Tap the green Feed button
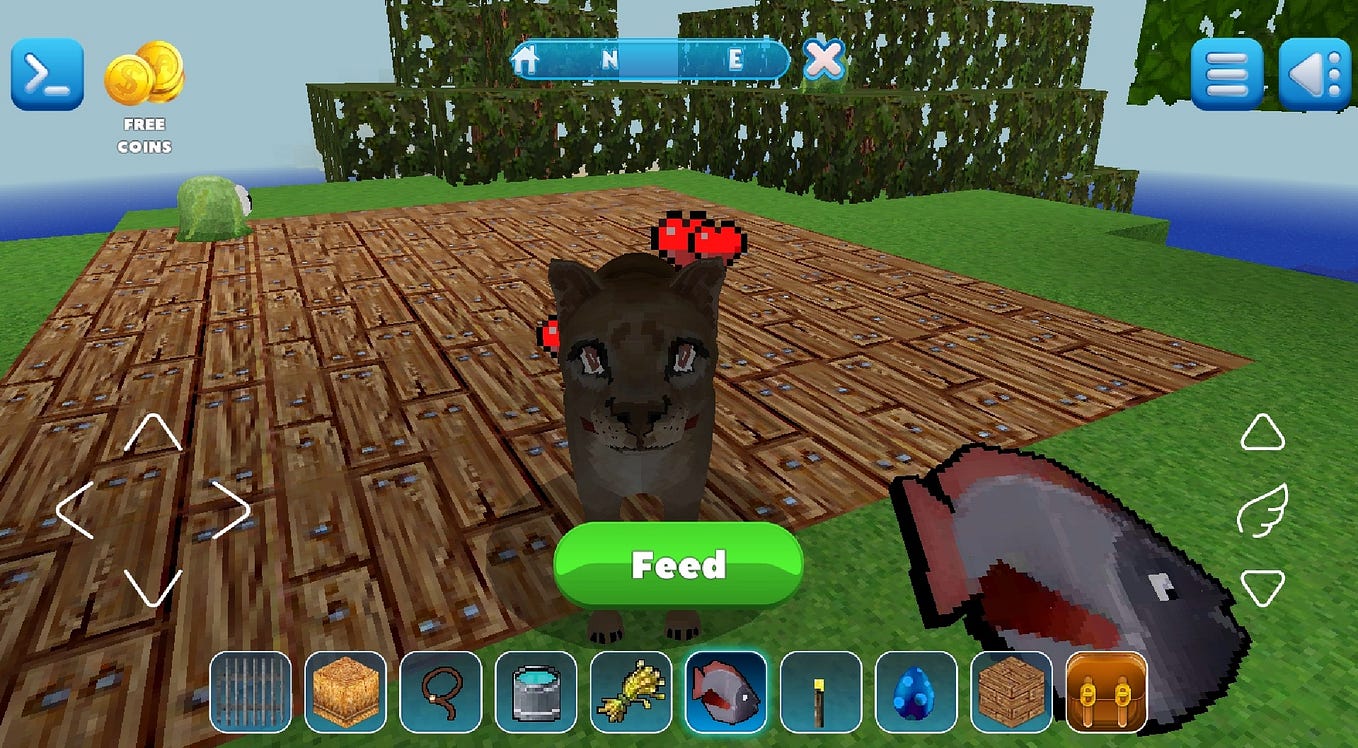Screen dimensions: 1358x748 click(678, 565)
